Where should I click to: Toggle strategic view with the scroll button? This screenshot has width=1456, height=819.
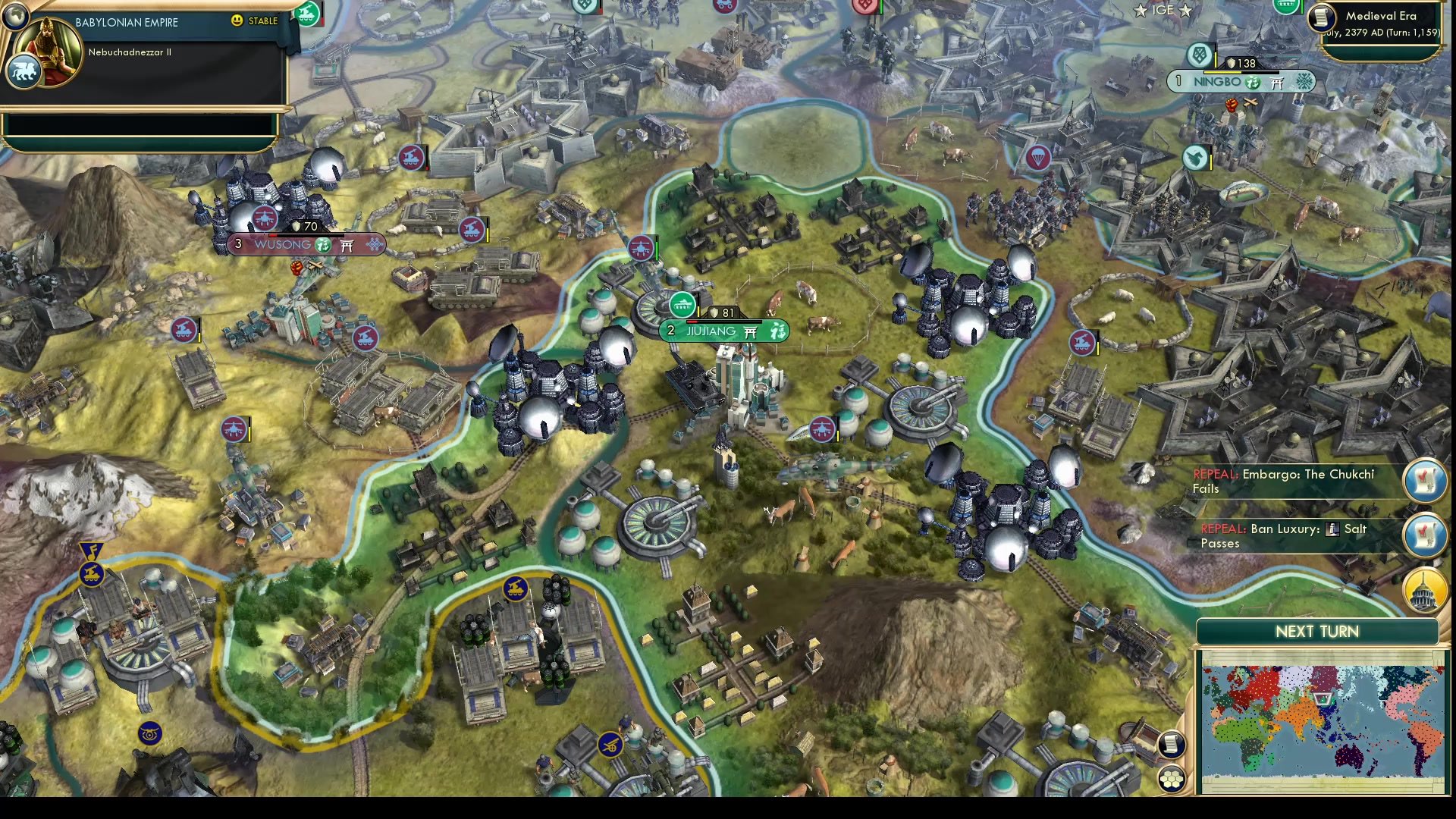pyautogui.click(x=1172, y=744)
